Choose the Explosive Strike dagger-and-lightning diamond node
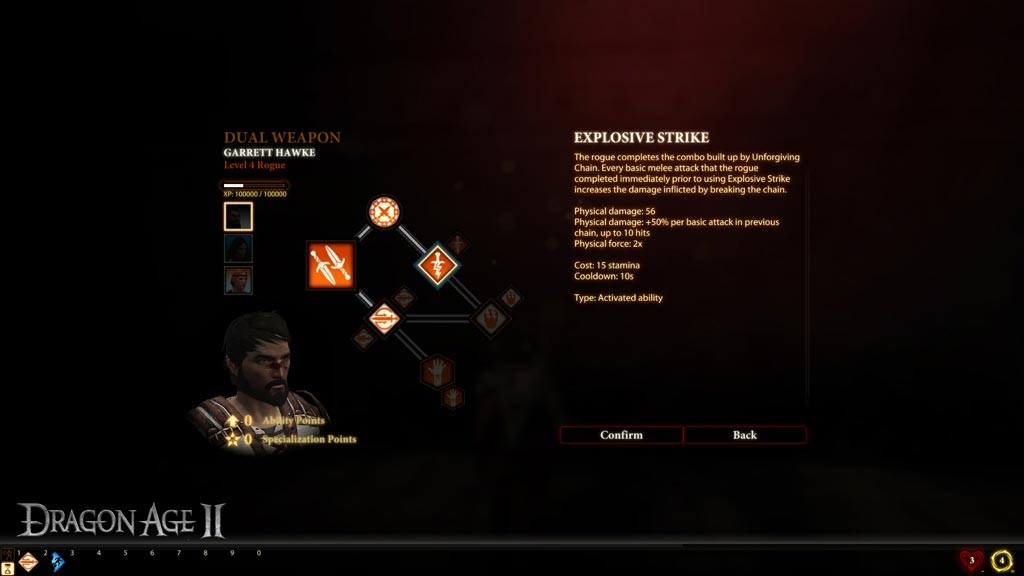 click(437, 264)
